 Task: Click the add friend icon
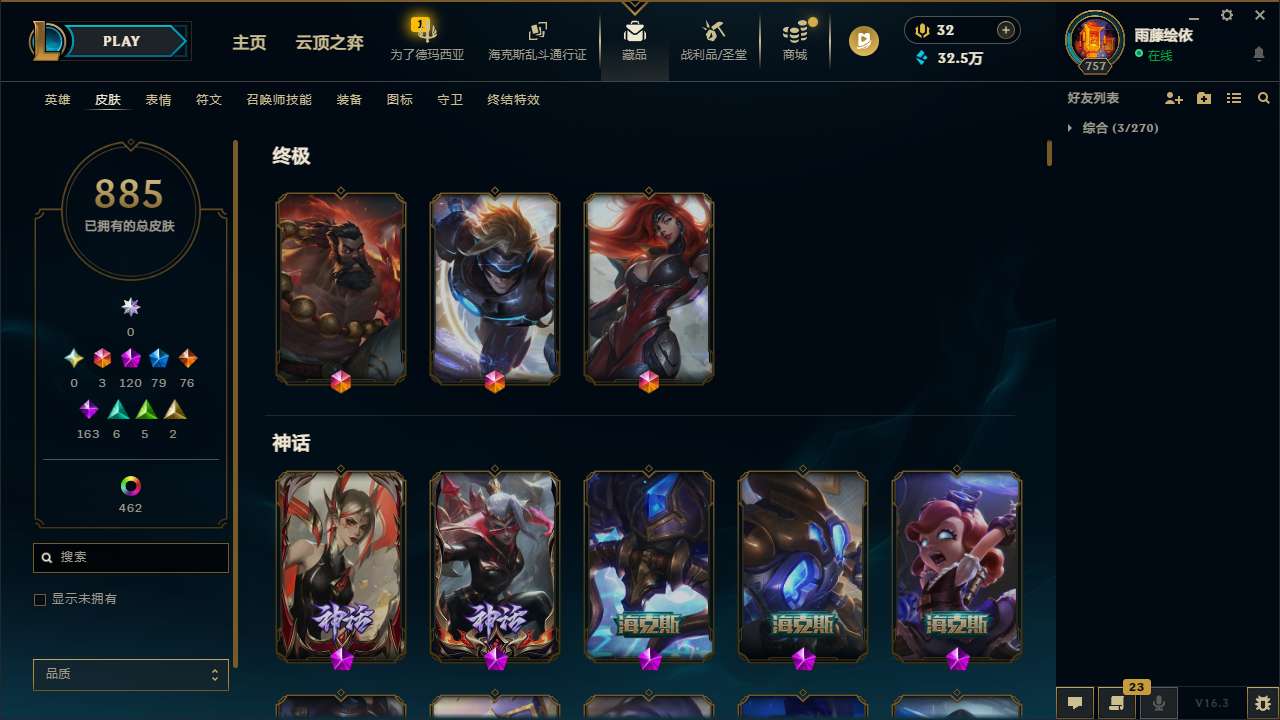[x=1174, y=98]
